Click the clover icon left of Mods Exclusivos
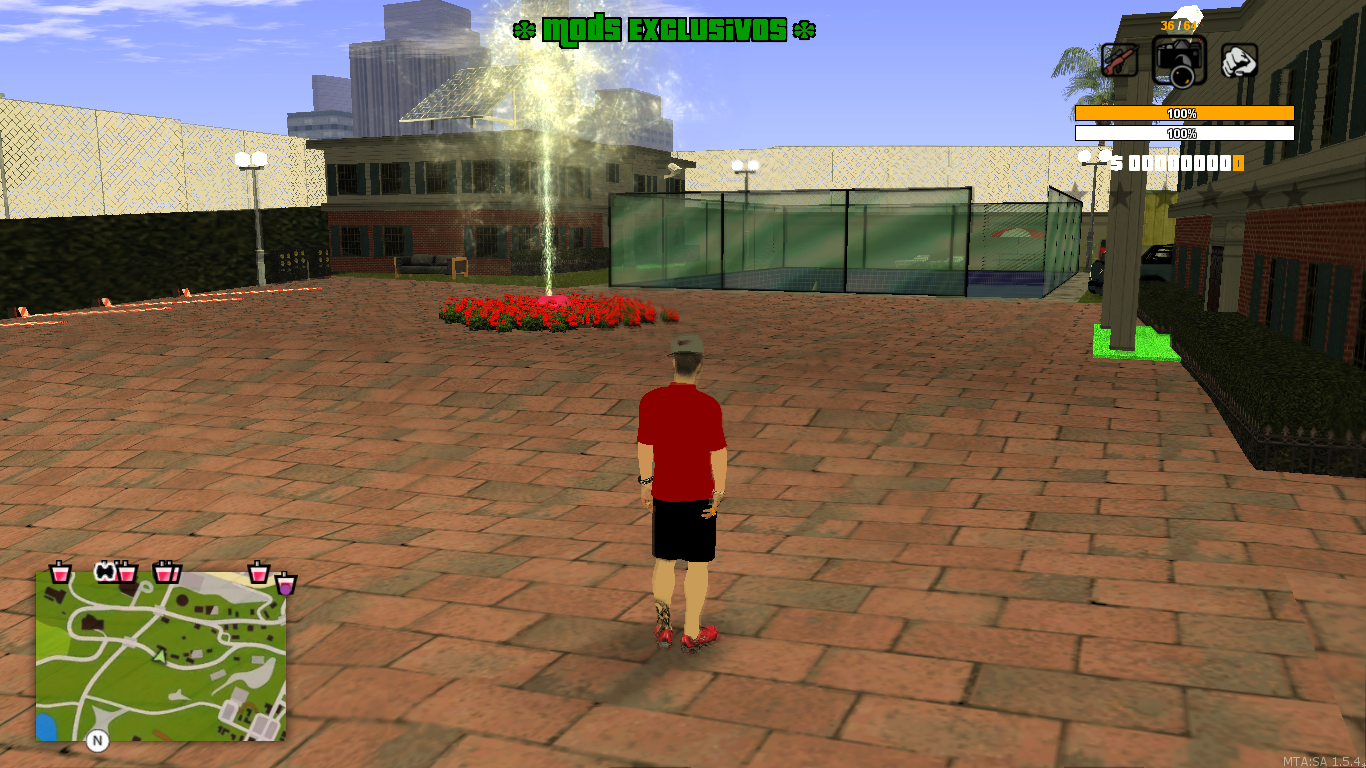Screen dimensions: 1366x768 (x=524, y=29)
